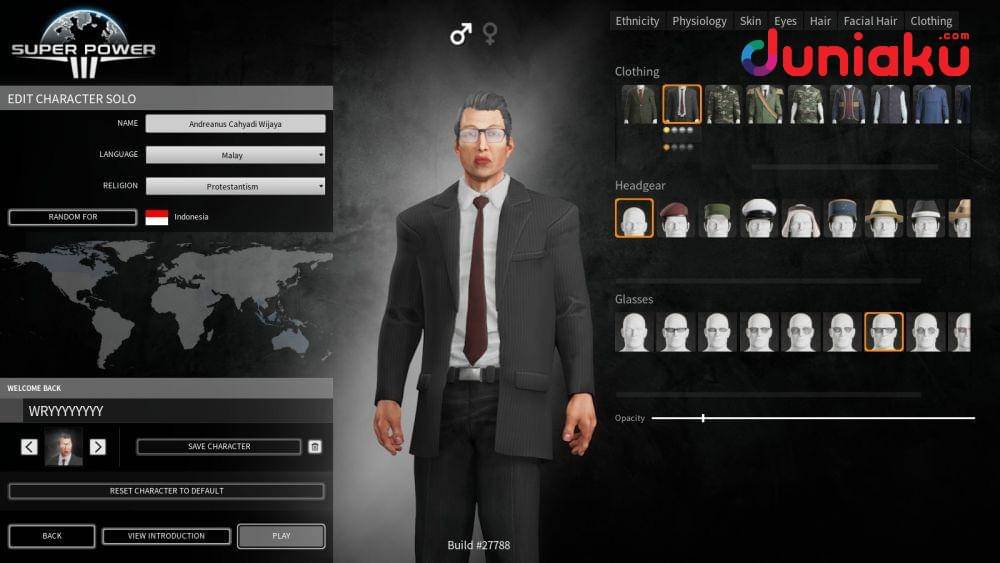
Task: Open the Physiology tab
Action: click(699, 21)
